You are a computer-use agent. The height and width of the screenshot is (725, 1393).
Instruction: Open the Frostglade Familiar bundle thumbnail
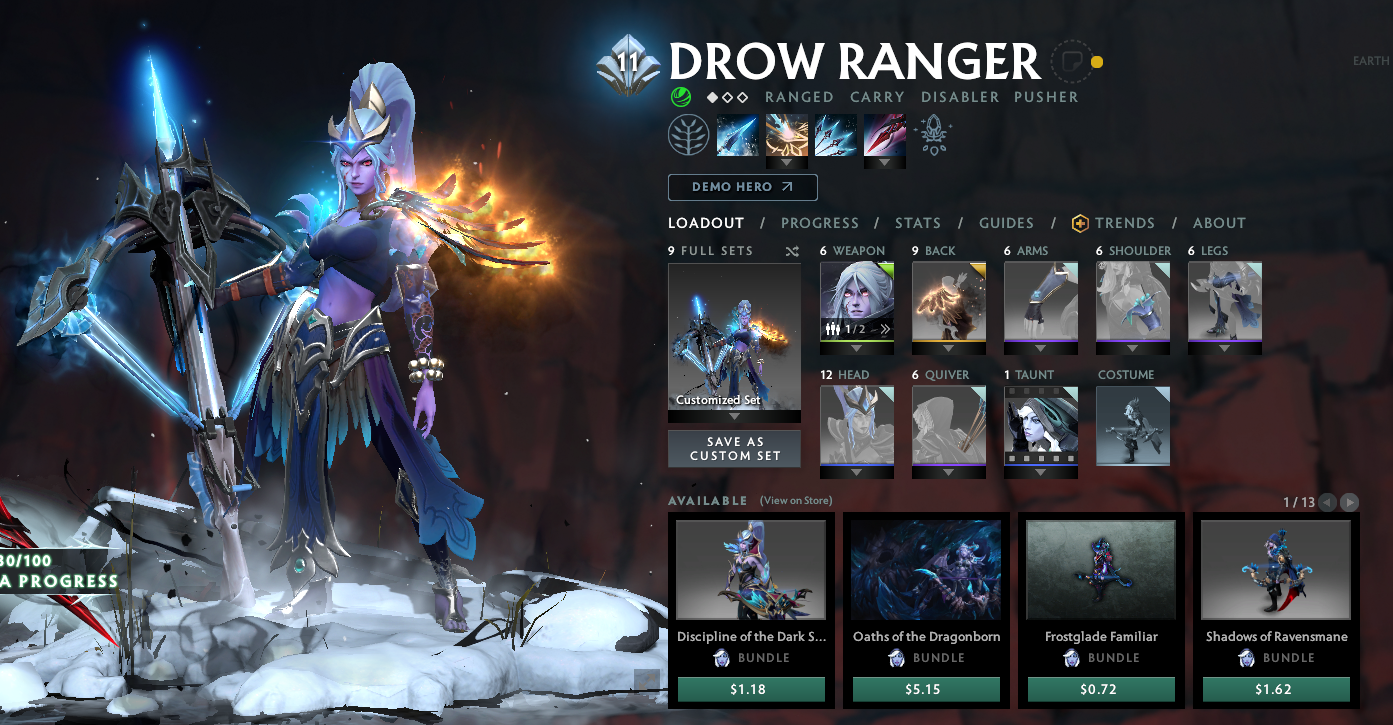tap(1101, 568)
